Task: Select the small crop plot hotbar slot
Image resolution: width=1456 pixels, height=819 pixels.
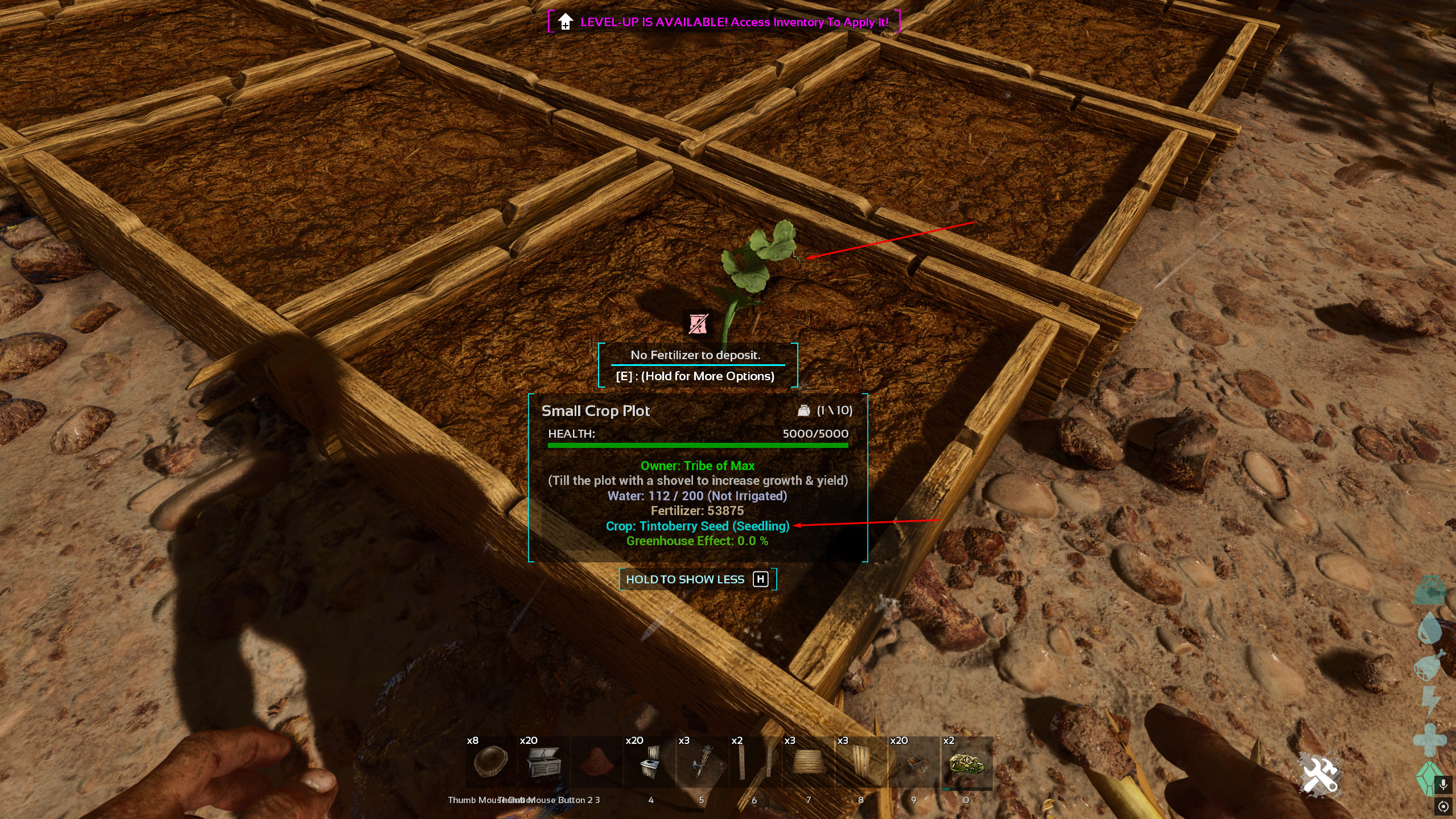Action: pyautogui.click(x=913, y=763)
